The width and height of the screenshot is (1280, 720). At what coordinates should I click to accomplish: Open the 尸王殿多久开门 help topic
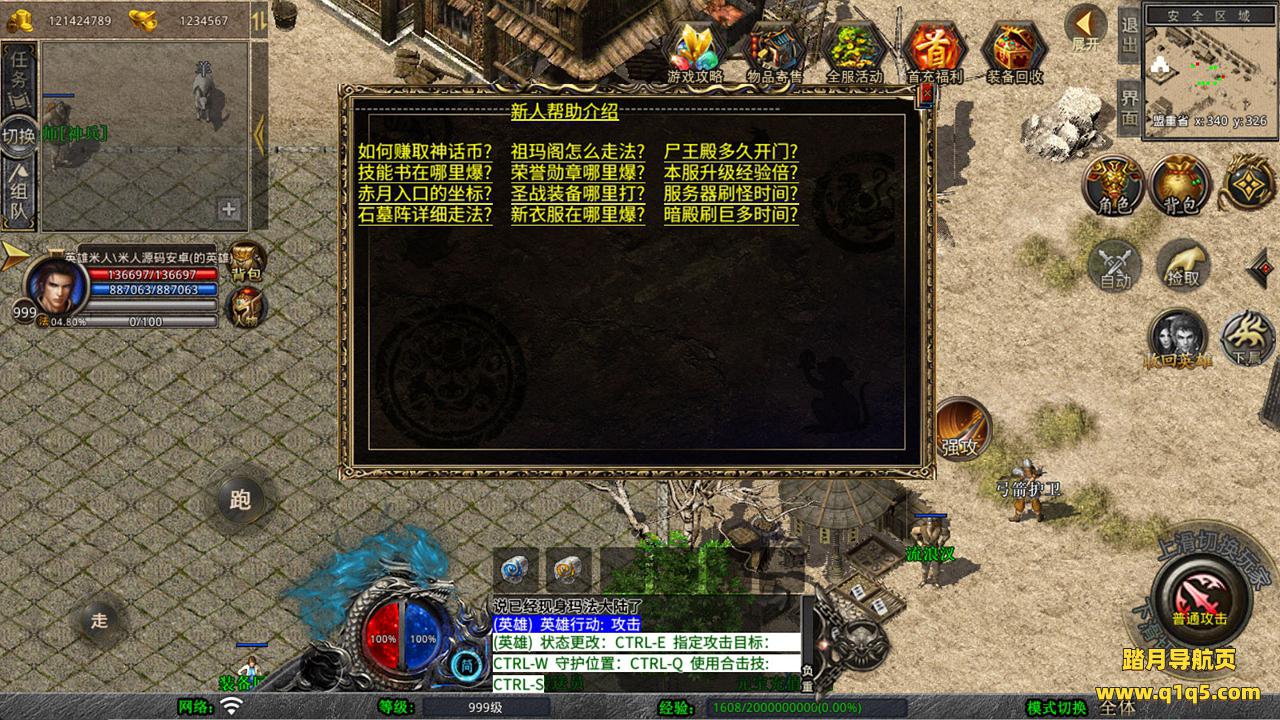click(731, 152)
